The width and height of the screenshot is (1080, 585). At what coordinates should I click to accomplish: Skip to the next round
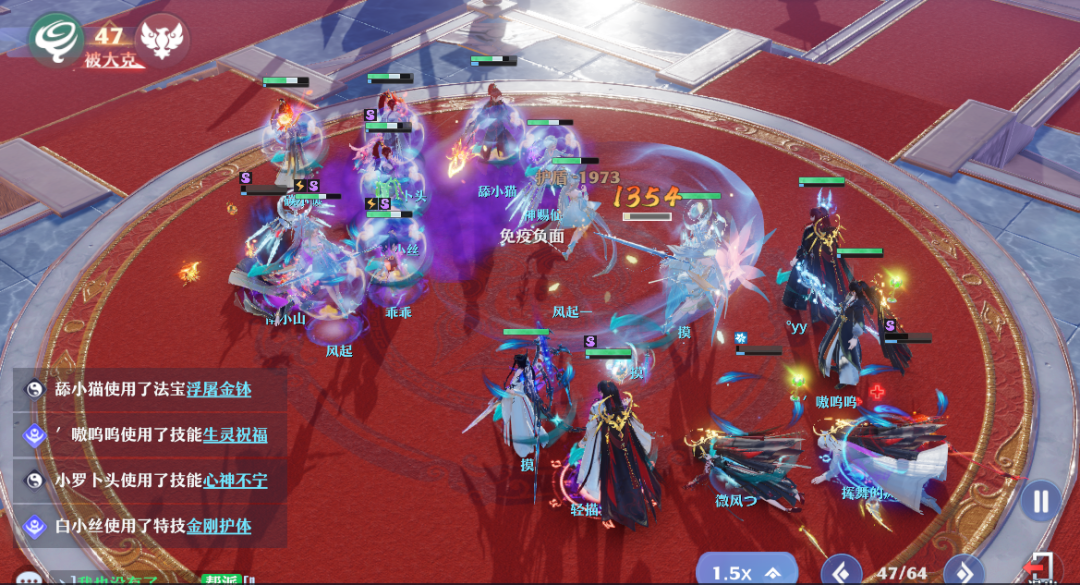tap(964, 572)
